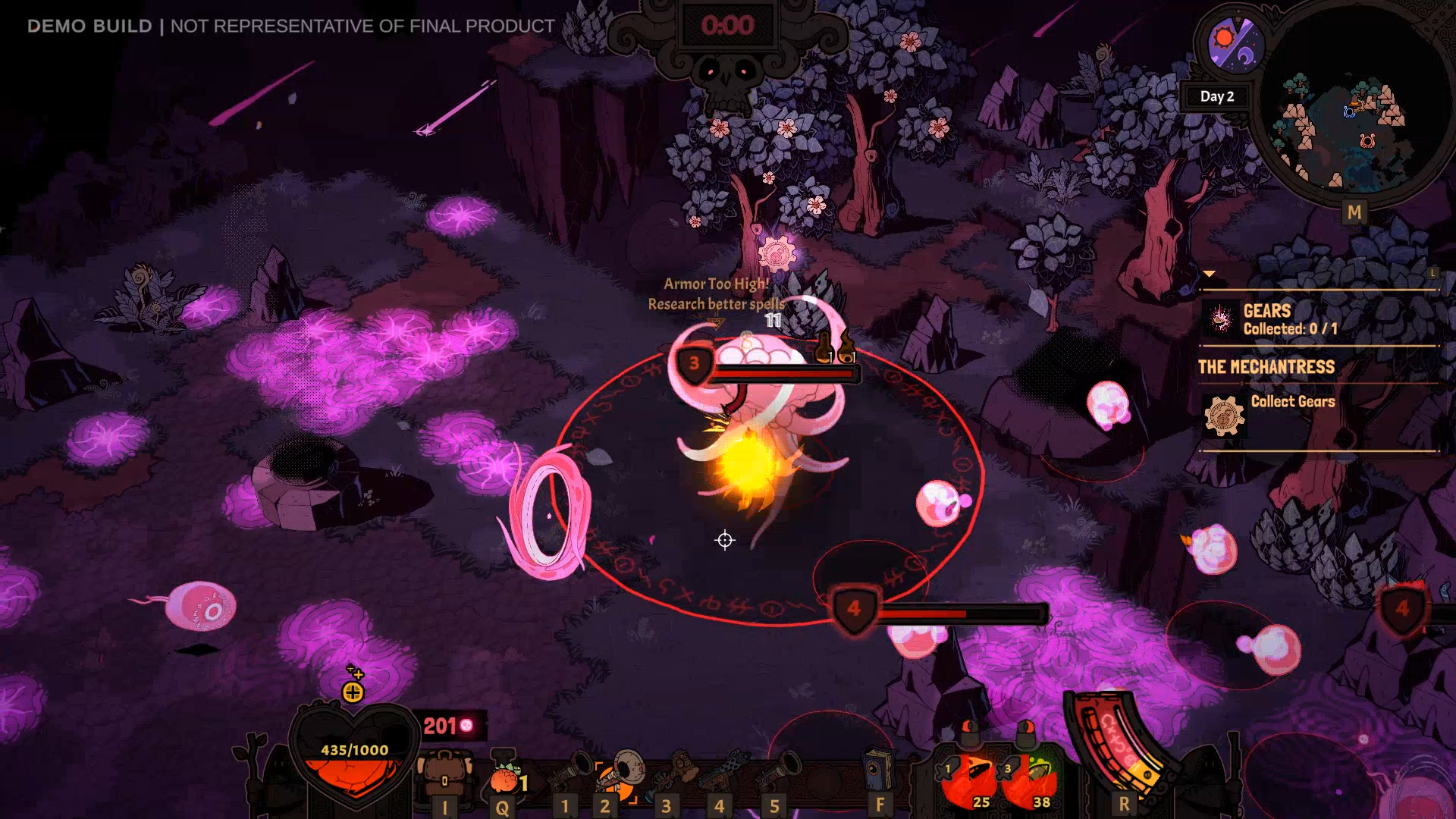Click the day-night cycle sun and moon icon
1456x819 pixels.
(1236, 44)
